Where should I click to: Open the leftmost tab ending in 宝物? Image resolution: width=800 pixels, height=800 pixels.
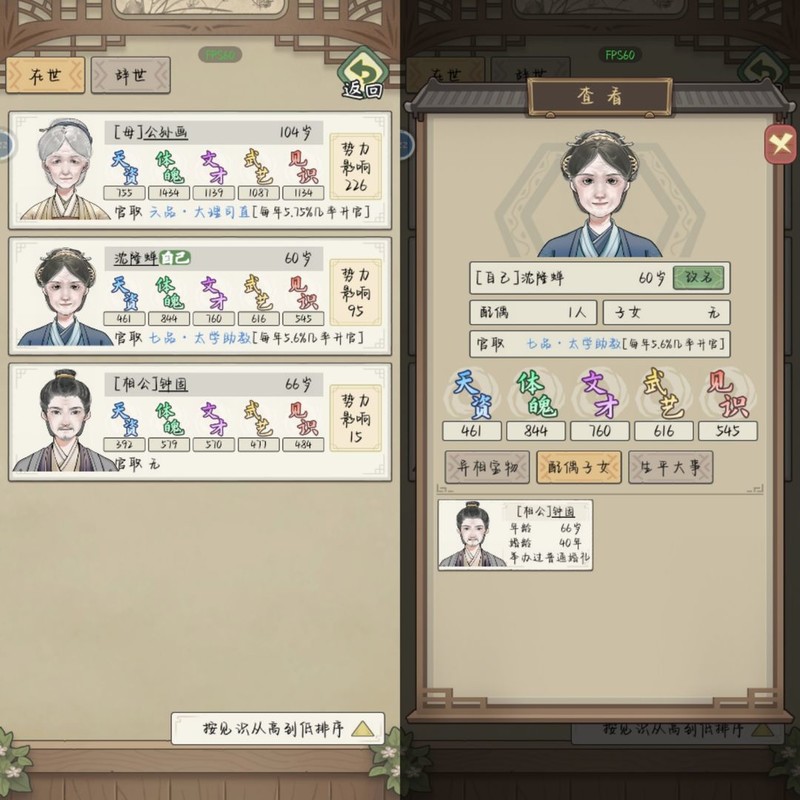(487, 466)
